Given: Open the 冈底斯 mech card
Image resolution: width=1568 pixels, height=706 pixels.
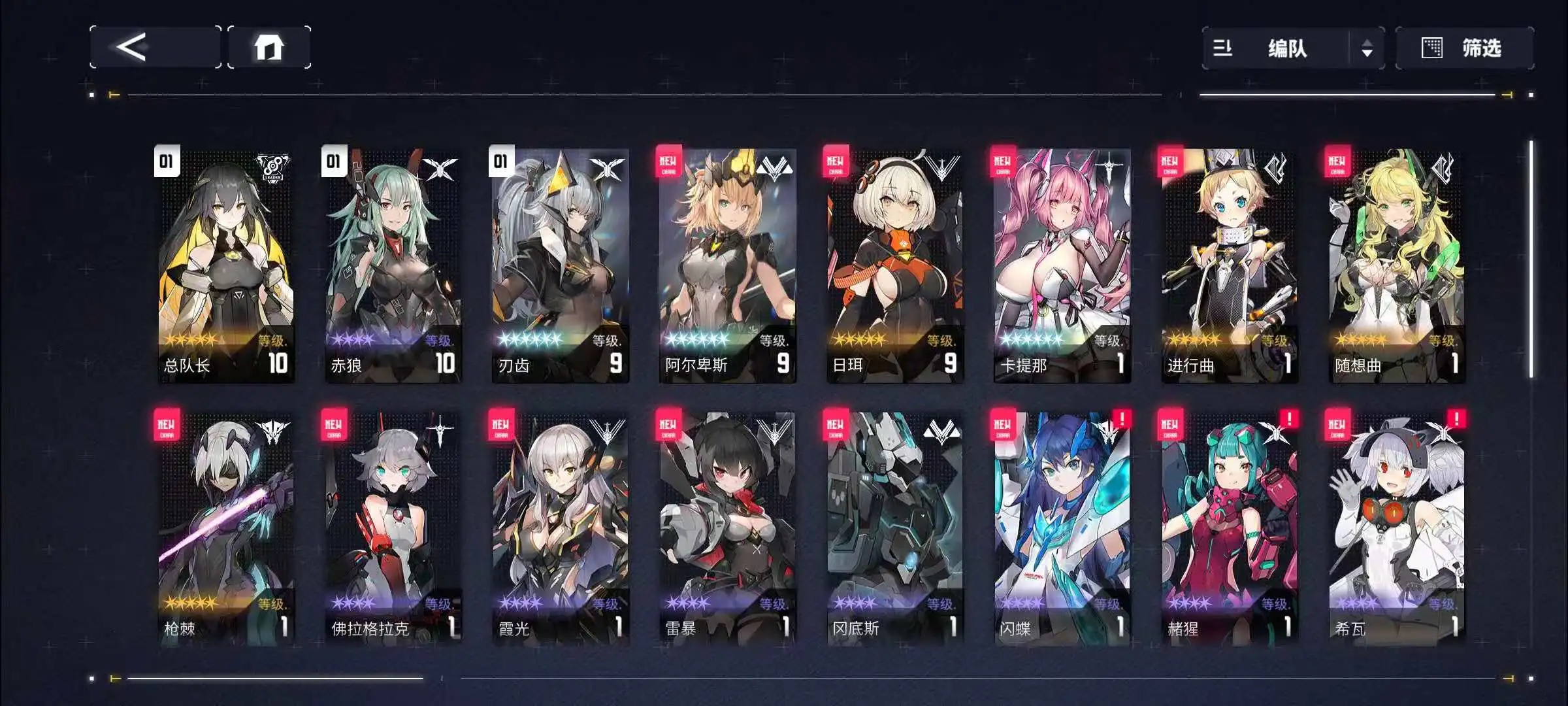Looking at the screenshot, I should 894,528.
